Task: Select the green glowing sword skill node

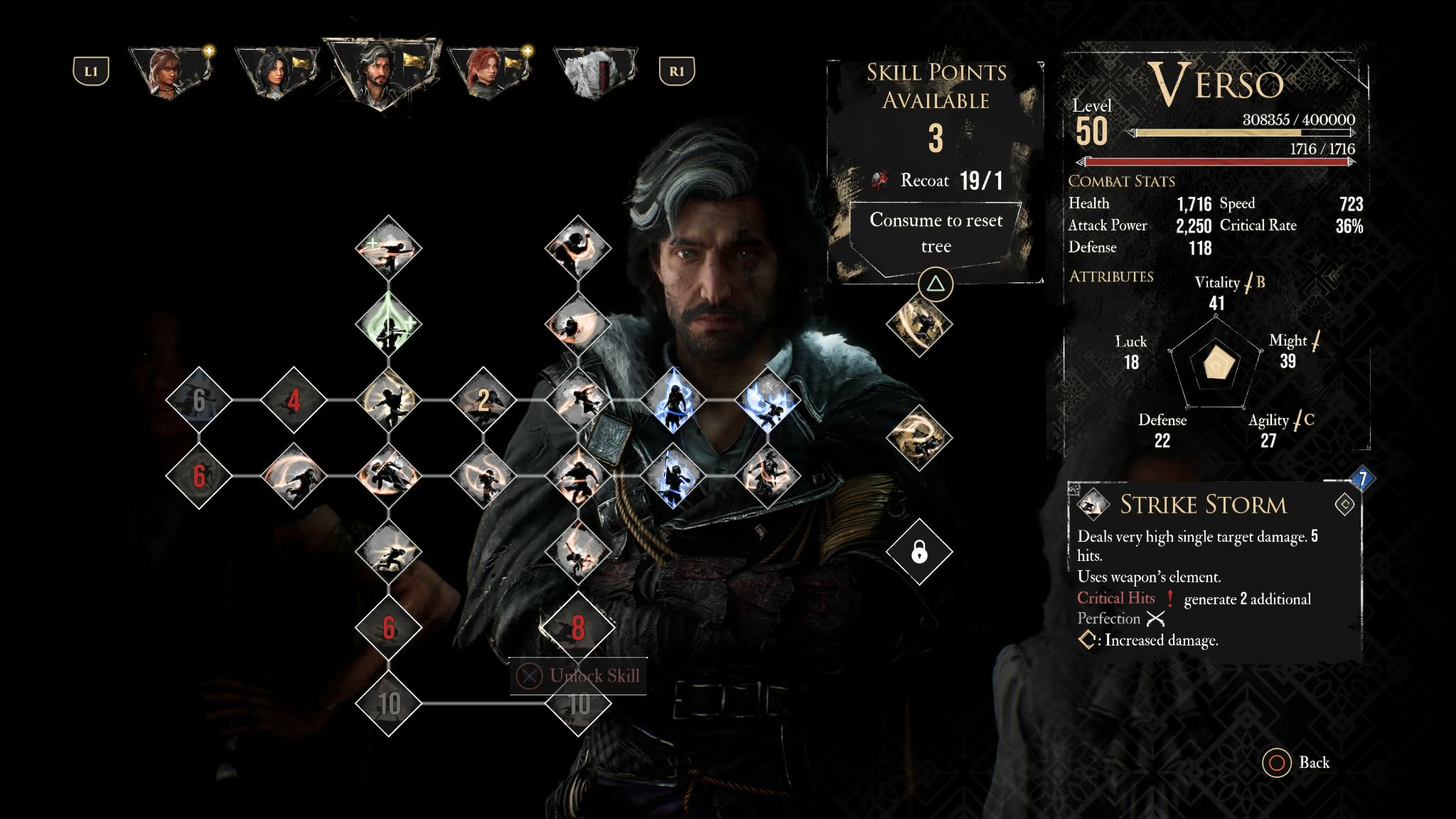Action: (x=388, y=325)
